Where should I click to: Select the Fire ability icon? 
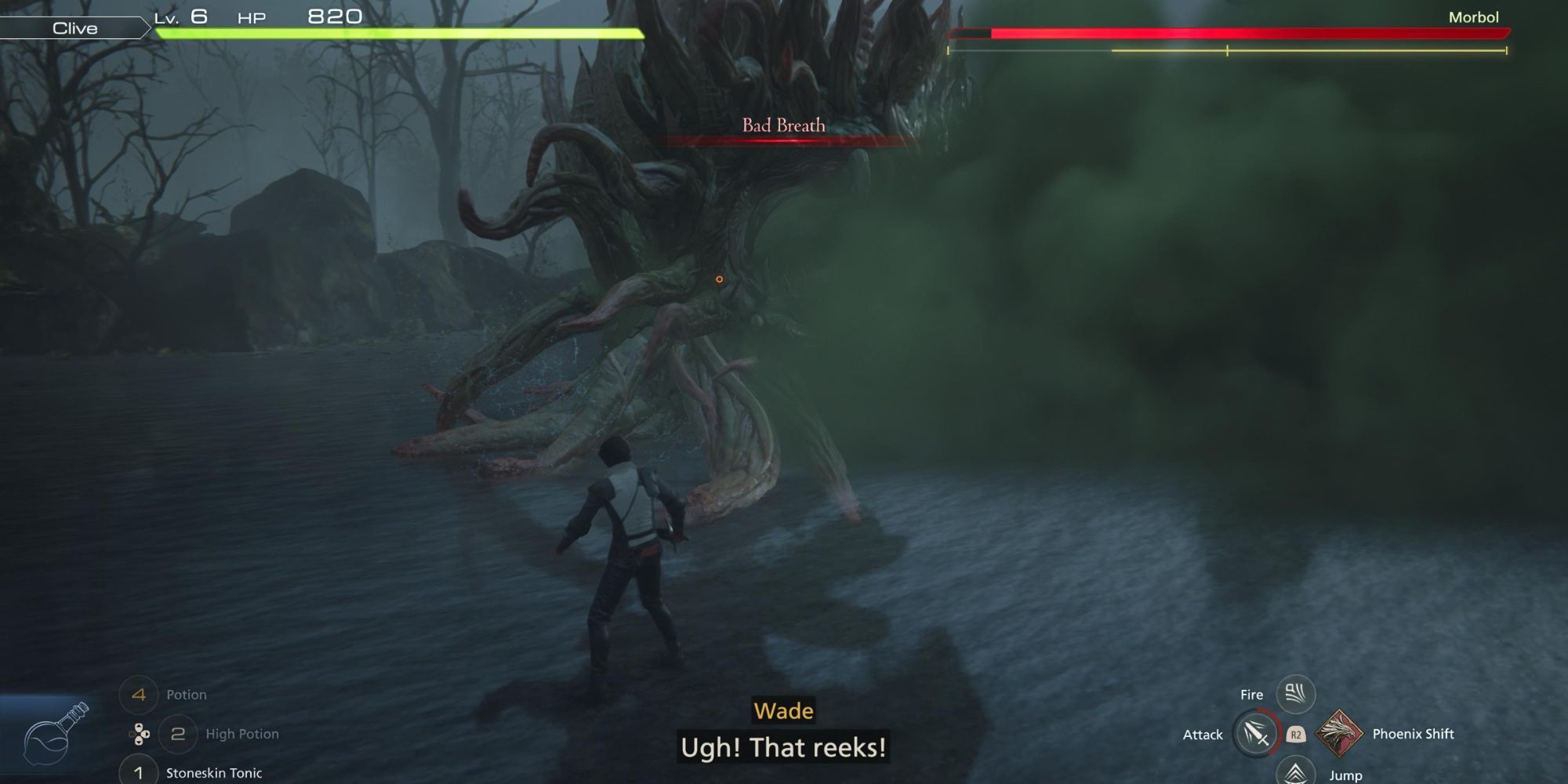[x=1295, y=693]
